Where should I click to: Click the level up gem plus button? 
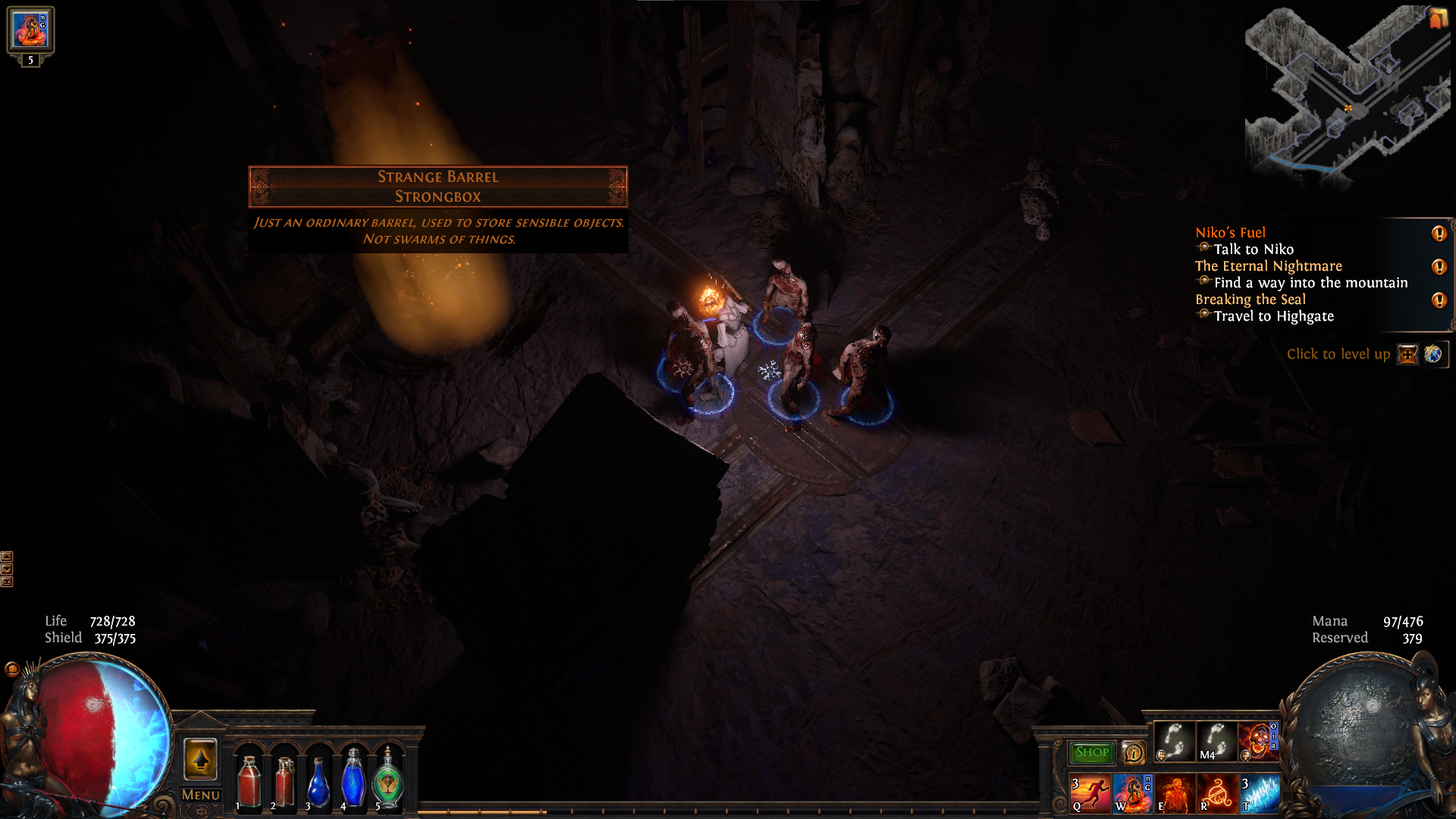(x=1407, y=354)
